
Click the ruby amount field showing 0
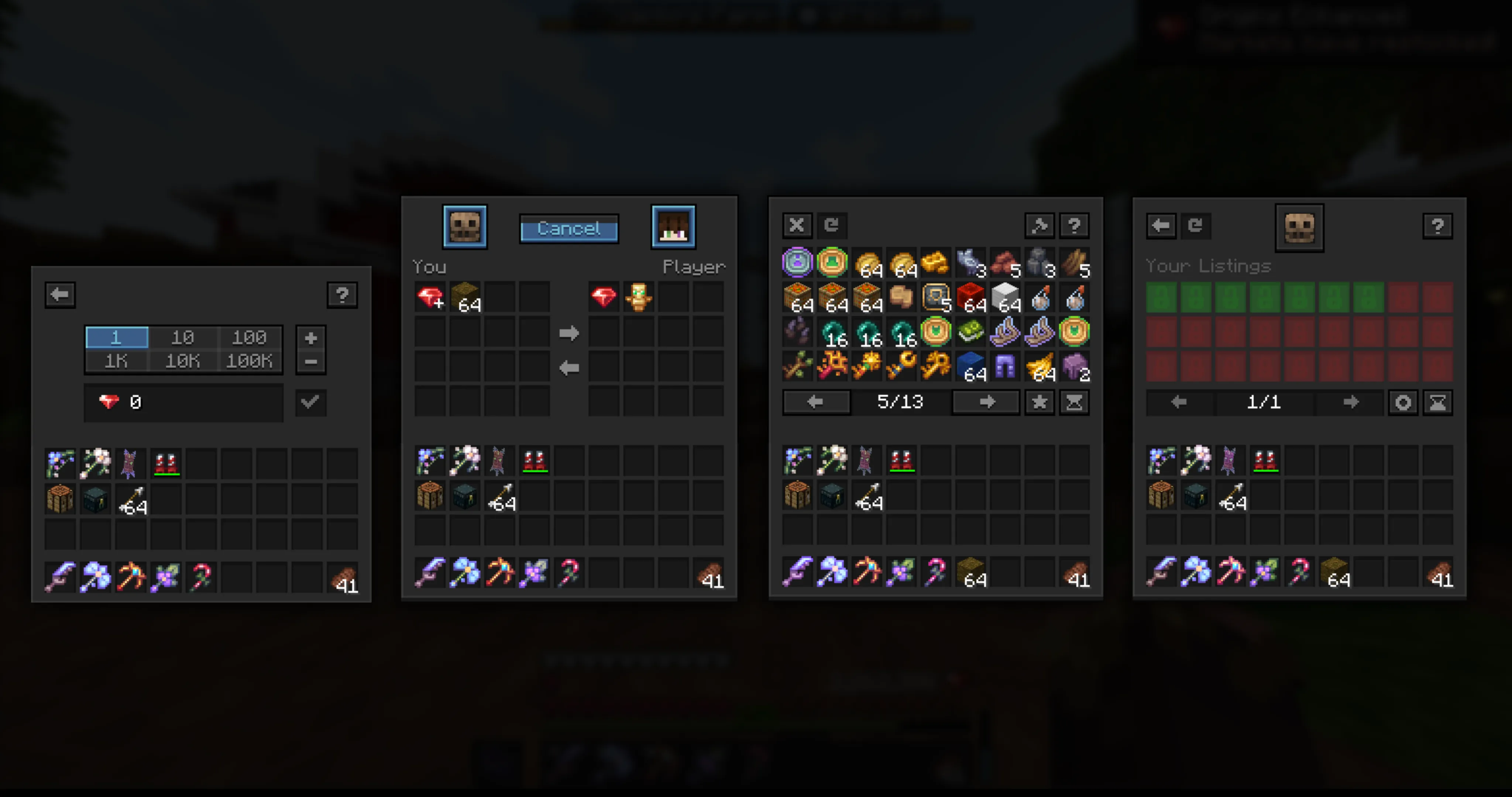click(182, 402)
